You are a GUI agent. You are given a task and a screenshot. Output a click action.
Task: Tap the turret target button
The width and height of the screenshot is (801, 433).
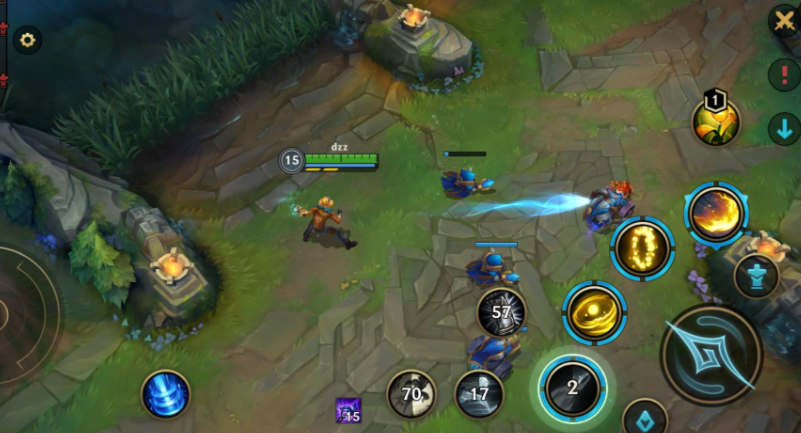coord(756,276)
